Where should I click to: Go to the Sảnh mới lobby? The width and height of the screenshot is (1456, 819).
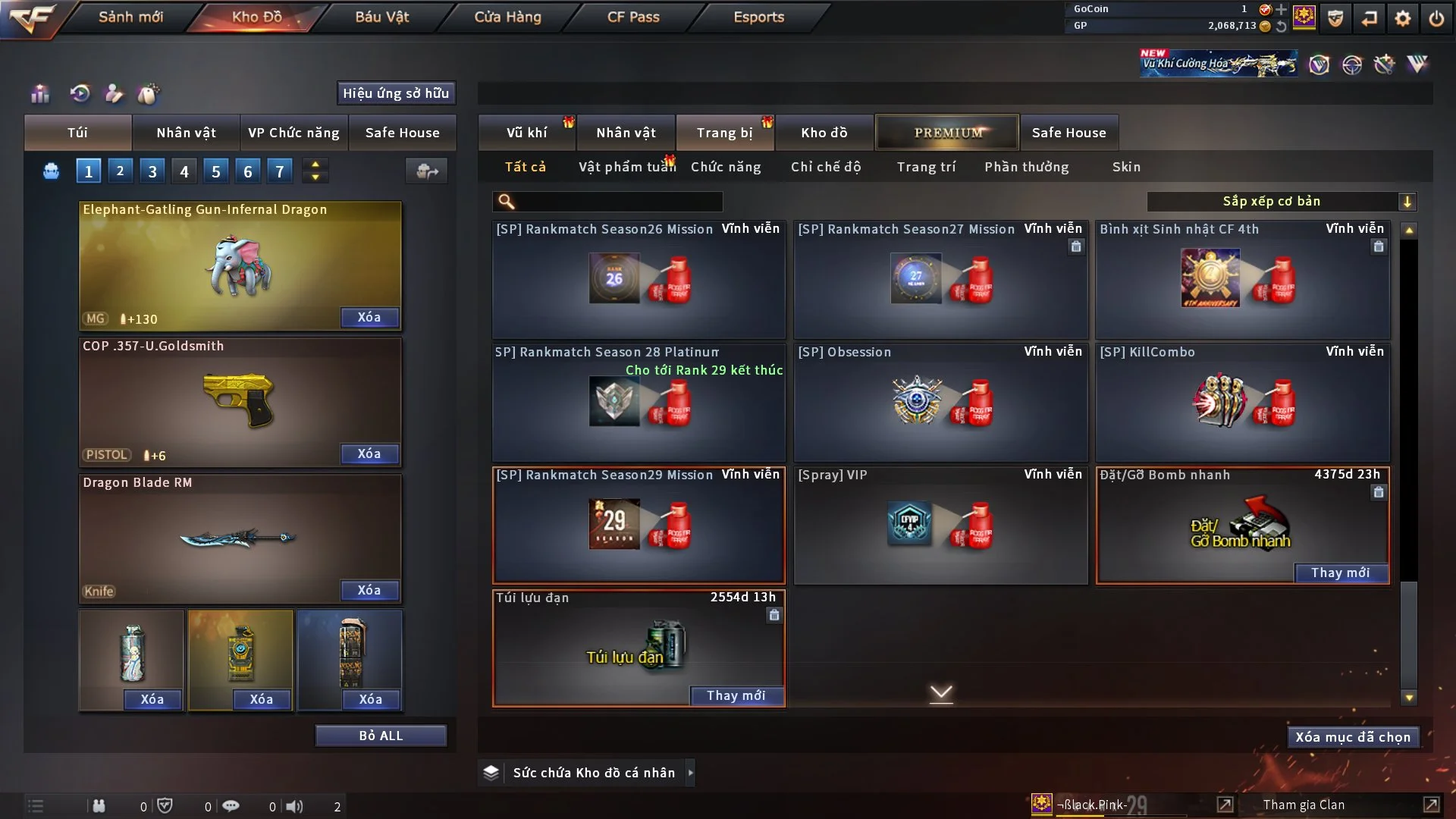click(x=130, y=17)
